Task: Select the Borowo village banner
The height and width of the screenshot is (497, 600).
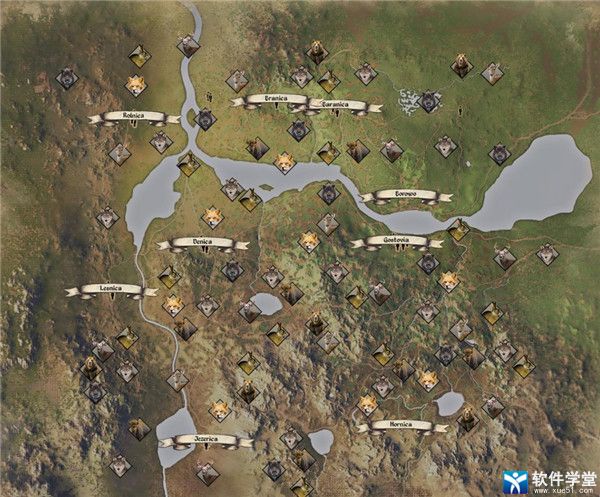Action: click(x=397, y=195)
